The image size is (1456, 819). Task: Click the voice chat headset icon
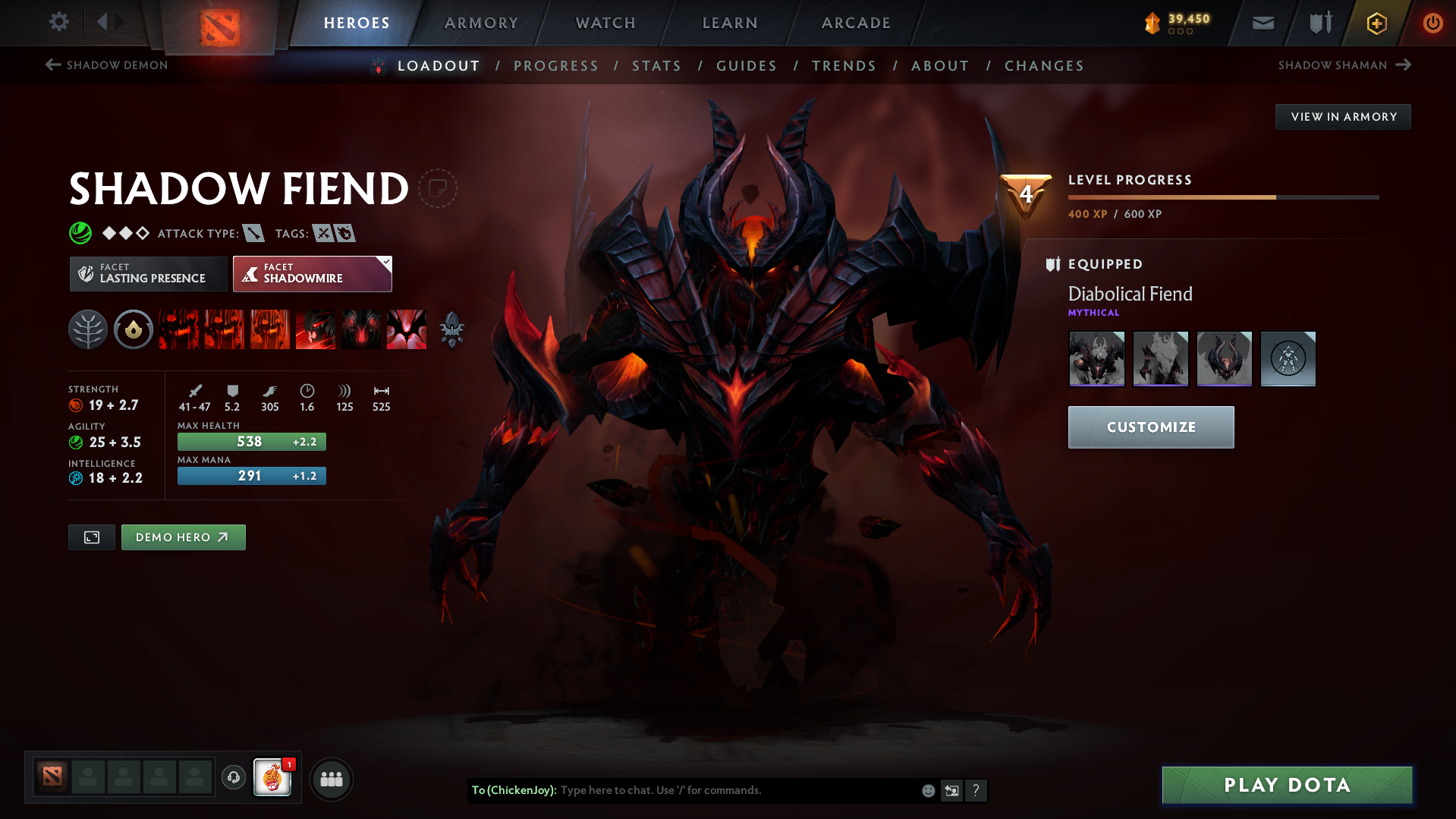click(233, 779)
